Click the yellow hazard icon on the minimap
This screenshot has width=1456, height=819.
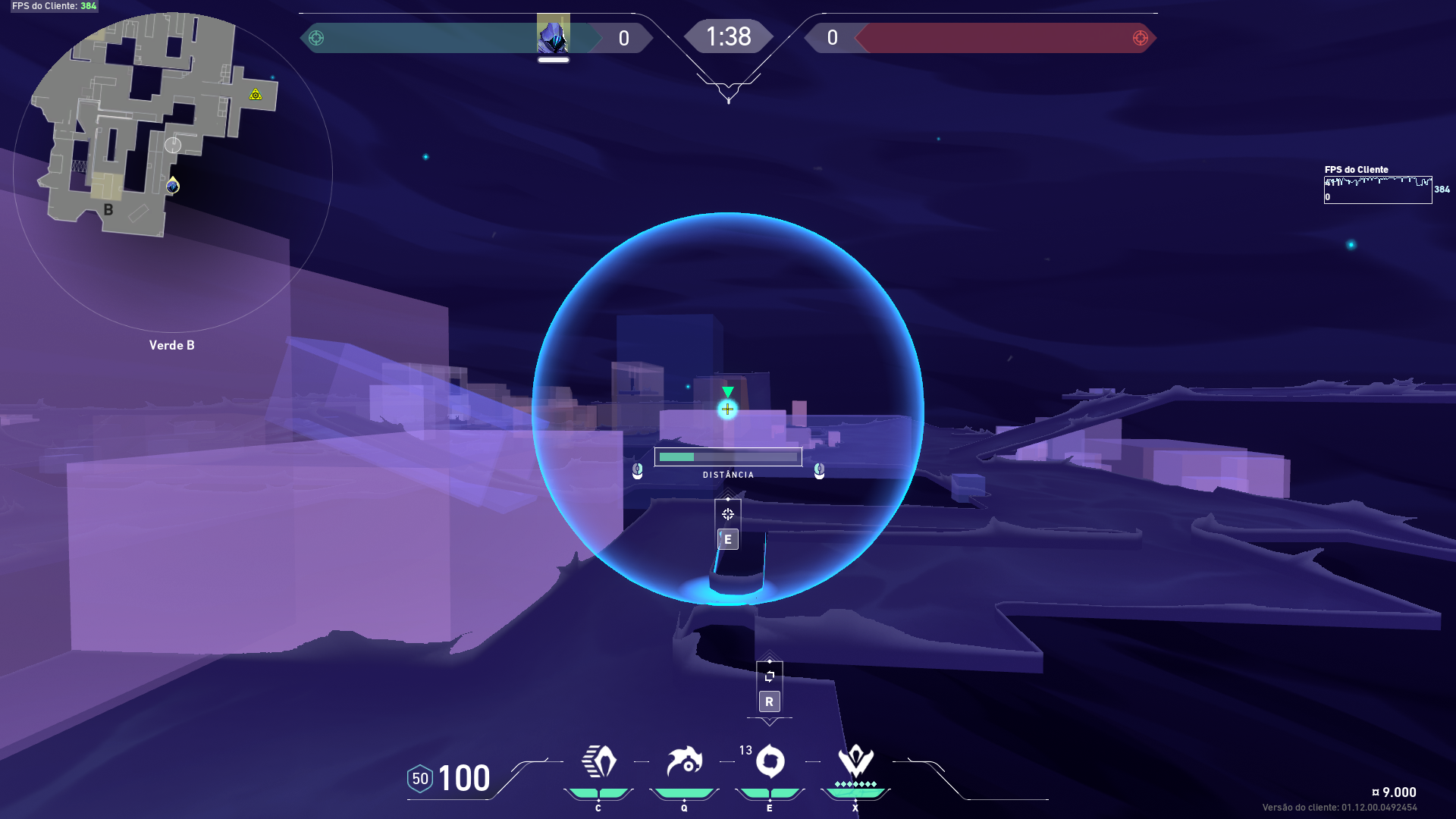[x=255, y=94]
